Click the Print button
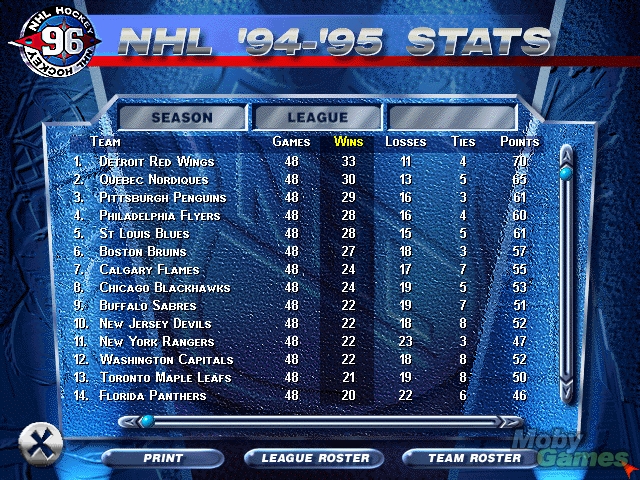The height and width of the screenshot is (480, 640). point(162,458)
